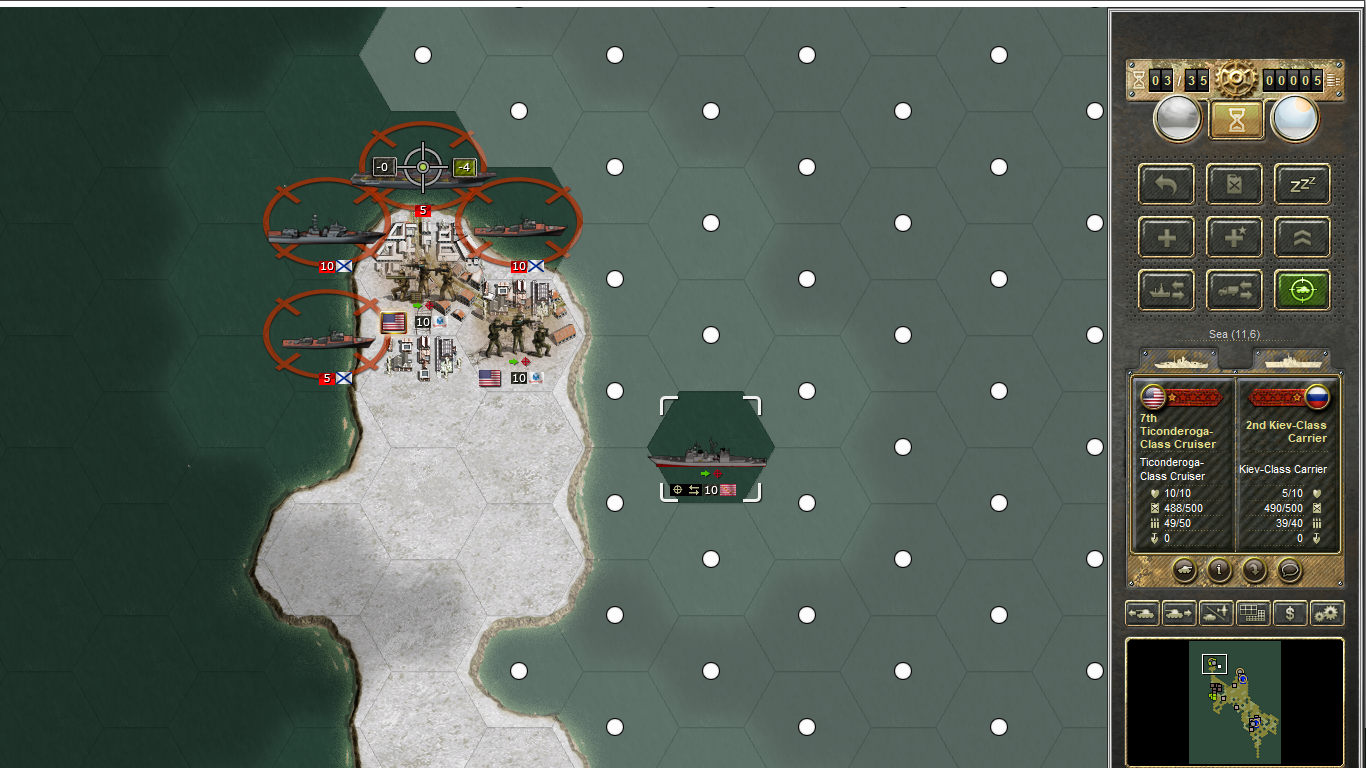Undo the last move with the arrow button

pos(1166,185)
